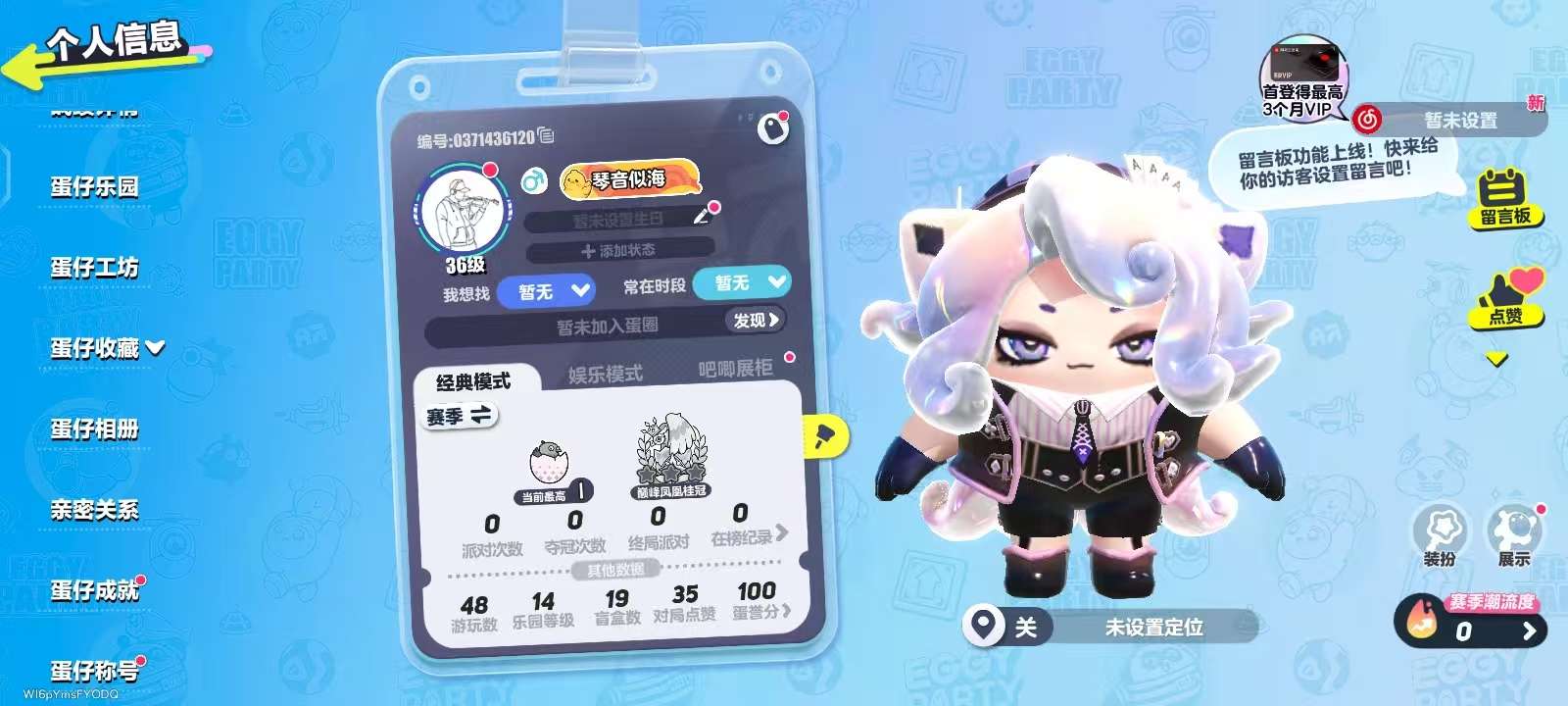Open the 我想找 dropdown showing 暂无

tap(547, 290)
